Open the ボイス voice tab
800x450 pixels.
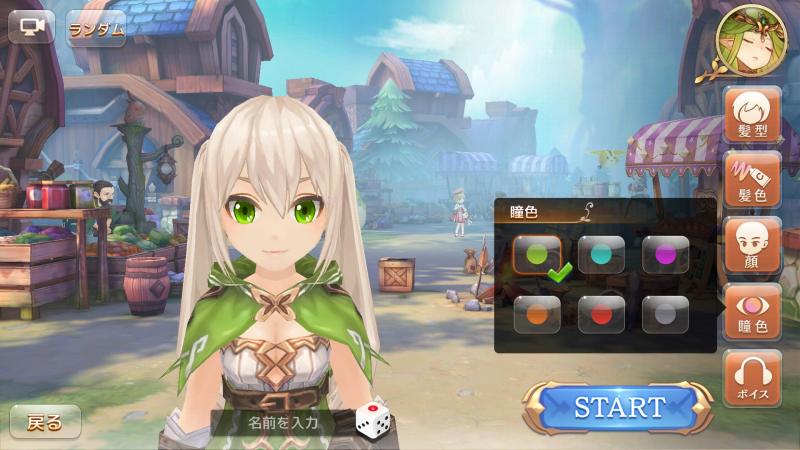(x=752, y=378)
